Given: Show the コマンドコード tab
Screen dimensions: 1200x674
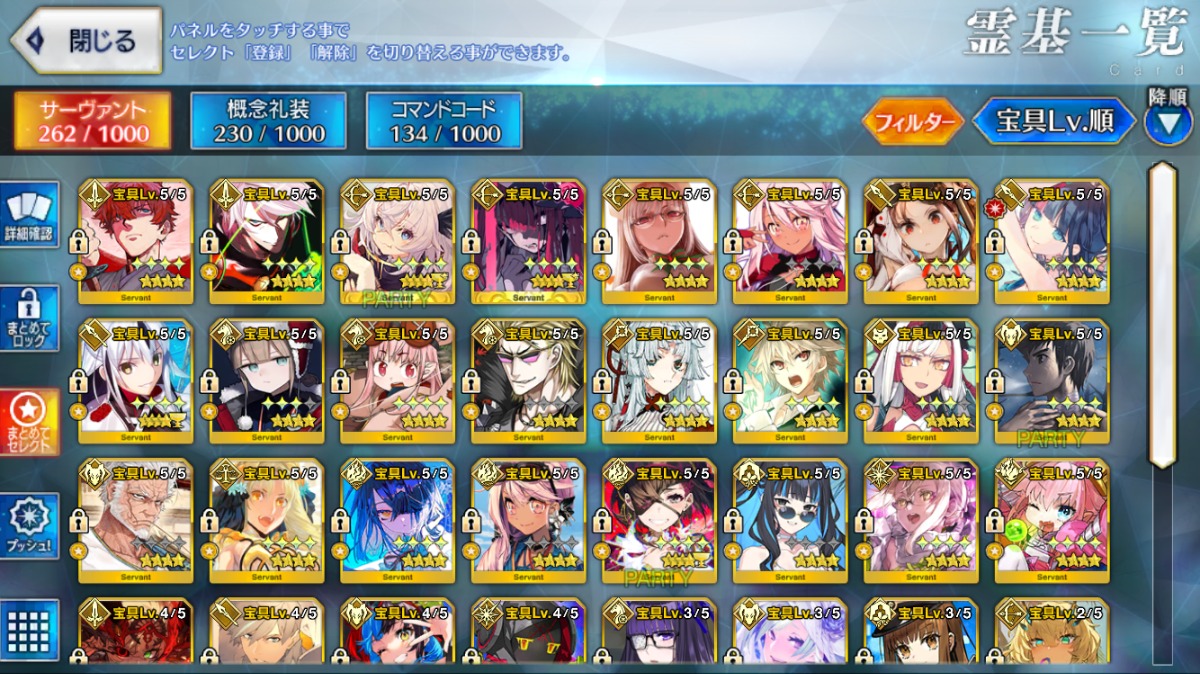Looking at the screenshot, I should click(x=444, y=121).
